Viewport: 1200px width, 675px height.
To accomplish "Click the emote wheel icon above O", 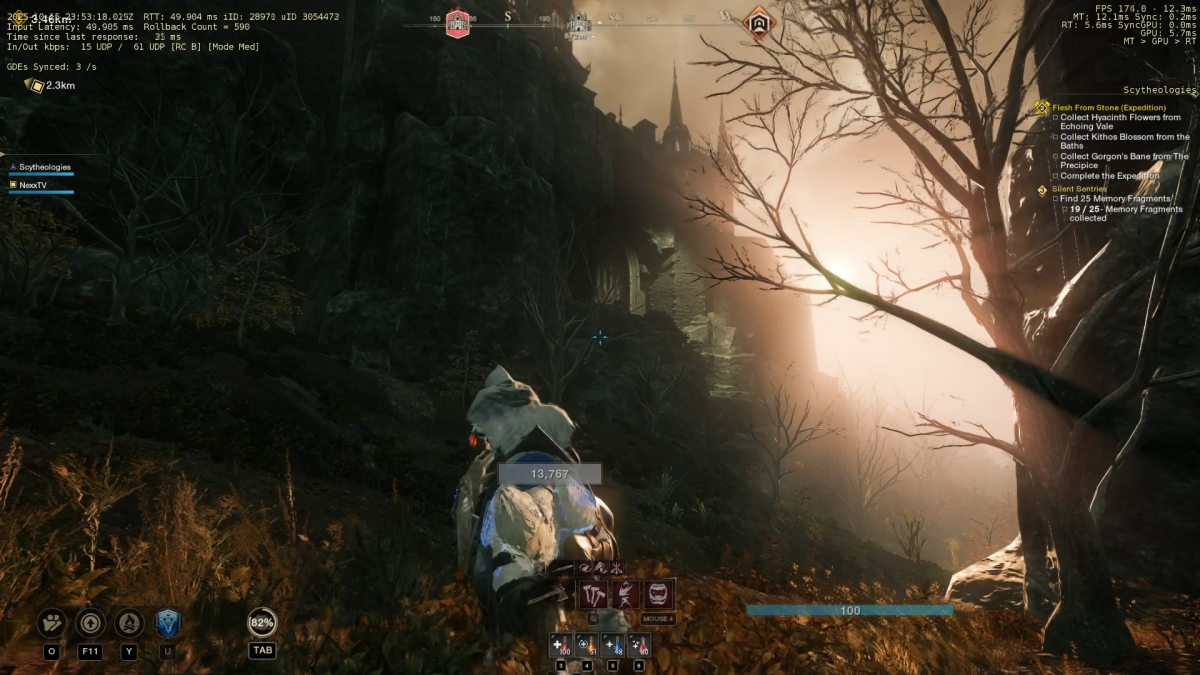I will click(52, 623).
